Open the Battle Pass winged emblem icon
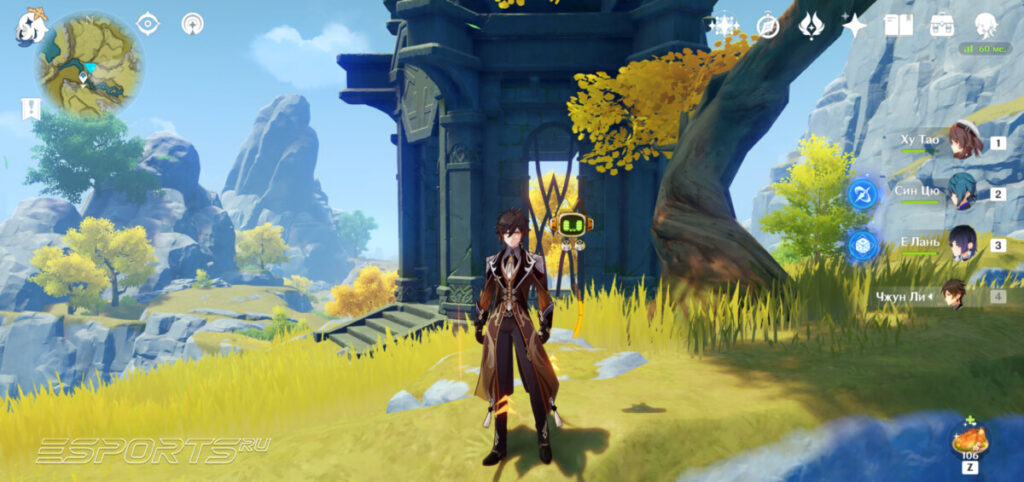The height and width of the screenshot is (482, 1024). 811,26
